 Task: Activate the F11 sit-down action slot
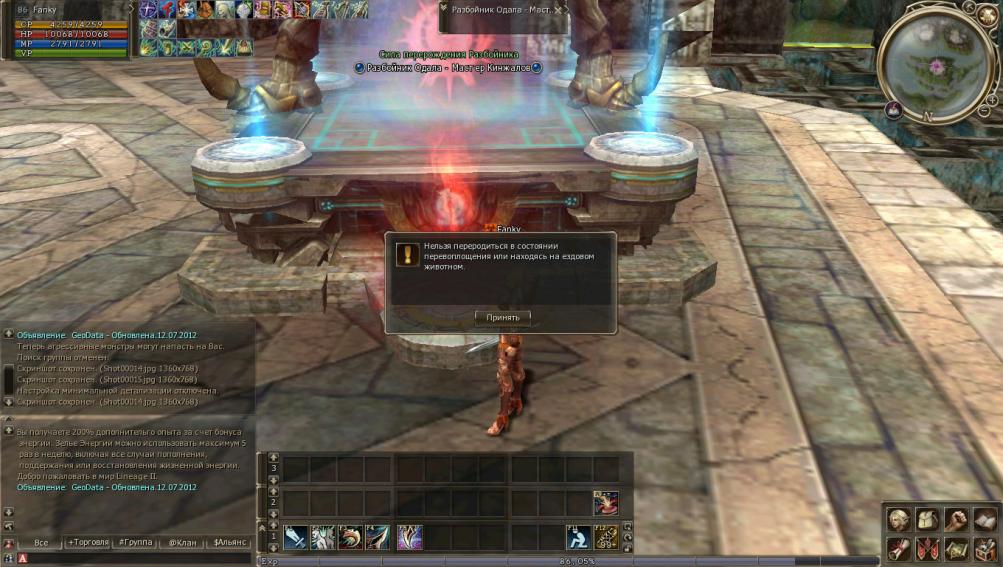coord(578,538)
